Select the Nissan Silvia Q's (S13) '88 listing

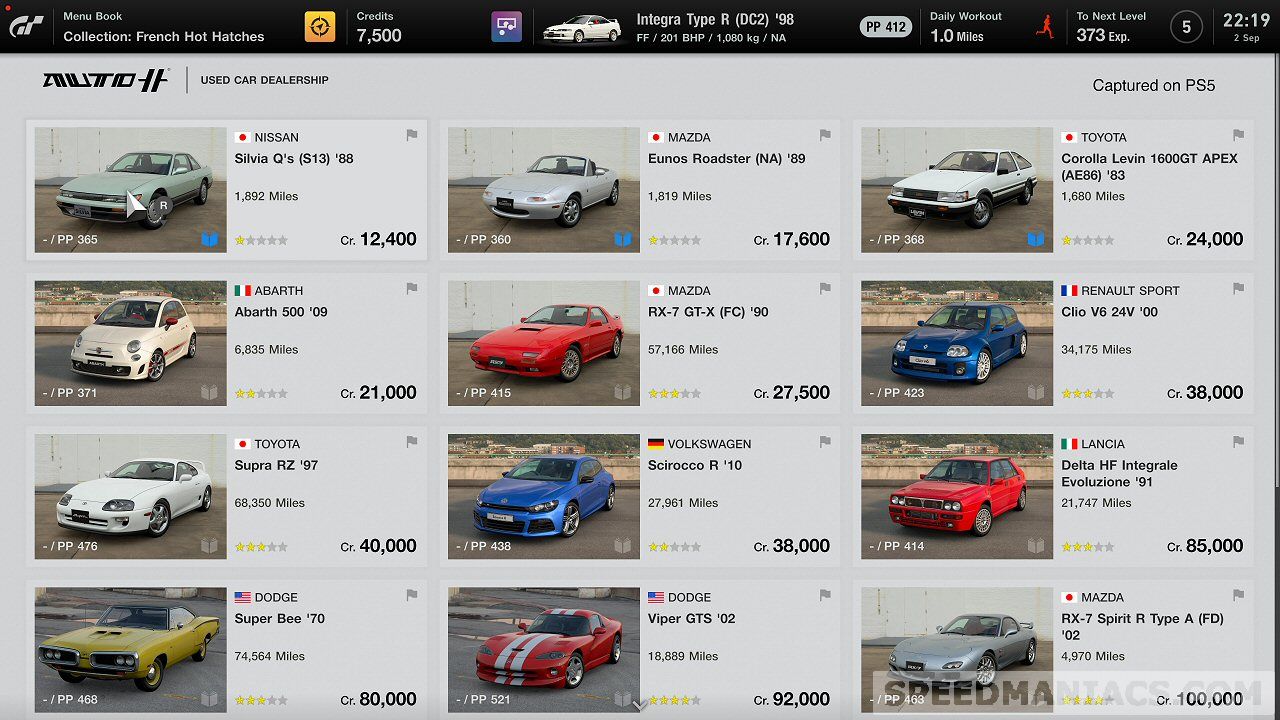coord(226,190)
